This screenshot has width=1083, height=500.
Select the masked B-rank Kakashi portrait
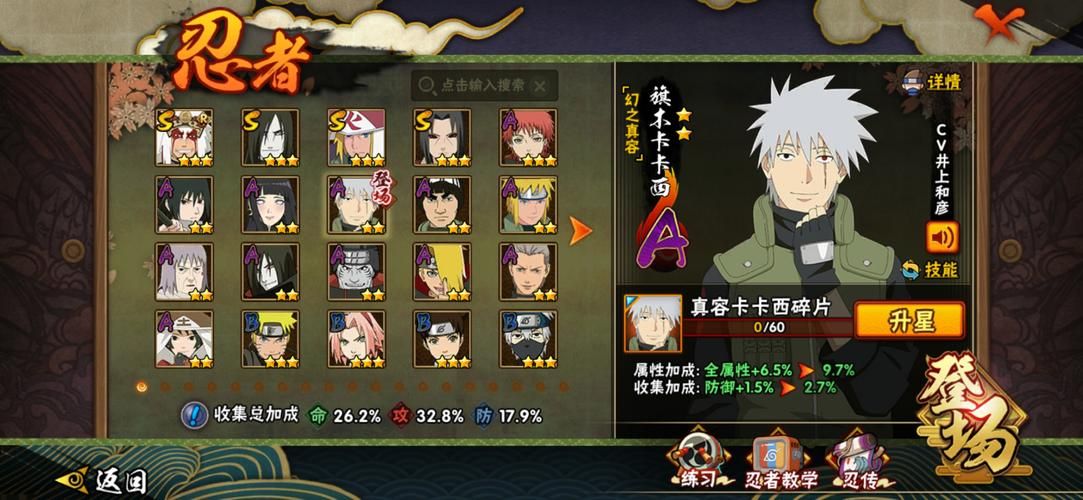coord(528,339)
